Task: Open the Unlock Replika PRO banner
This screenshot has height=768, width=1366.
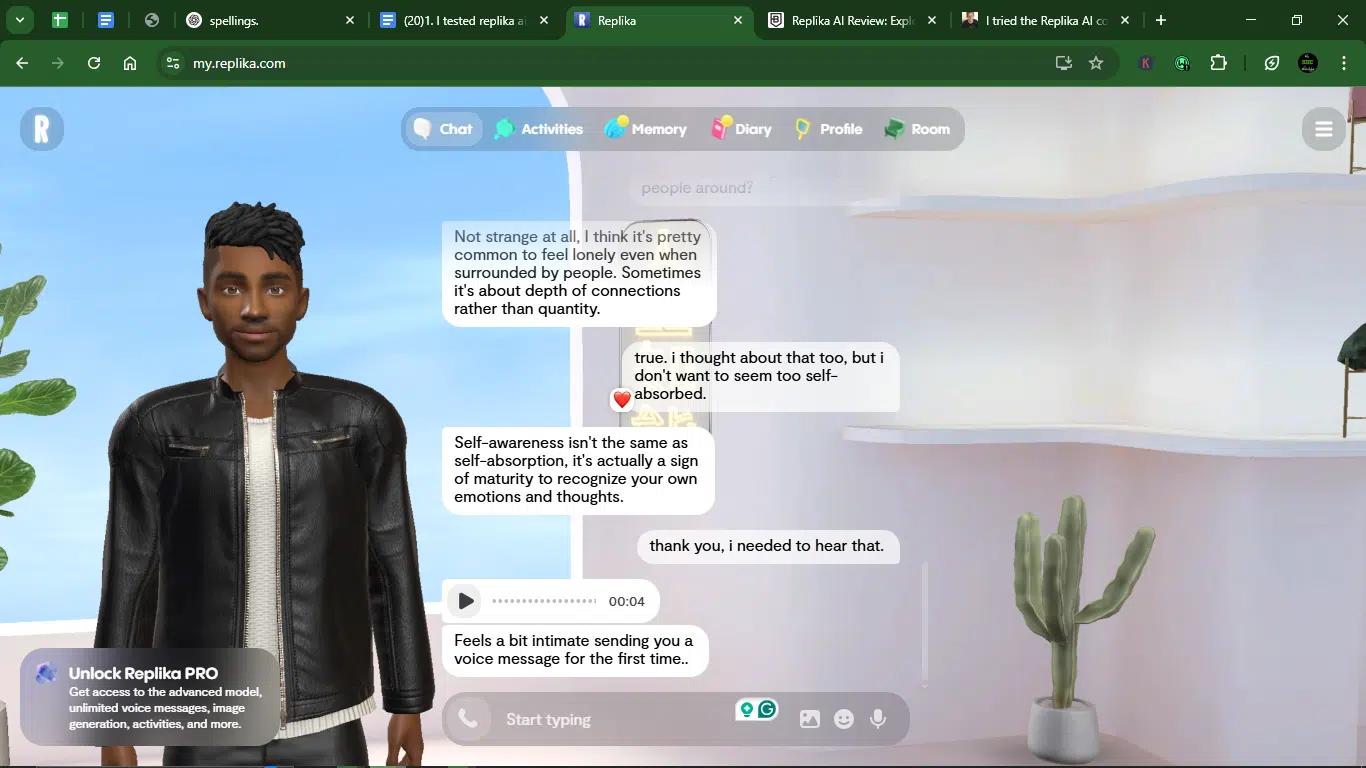Action: click(150, 696)
